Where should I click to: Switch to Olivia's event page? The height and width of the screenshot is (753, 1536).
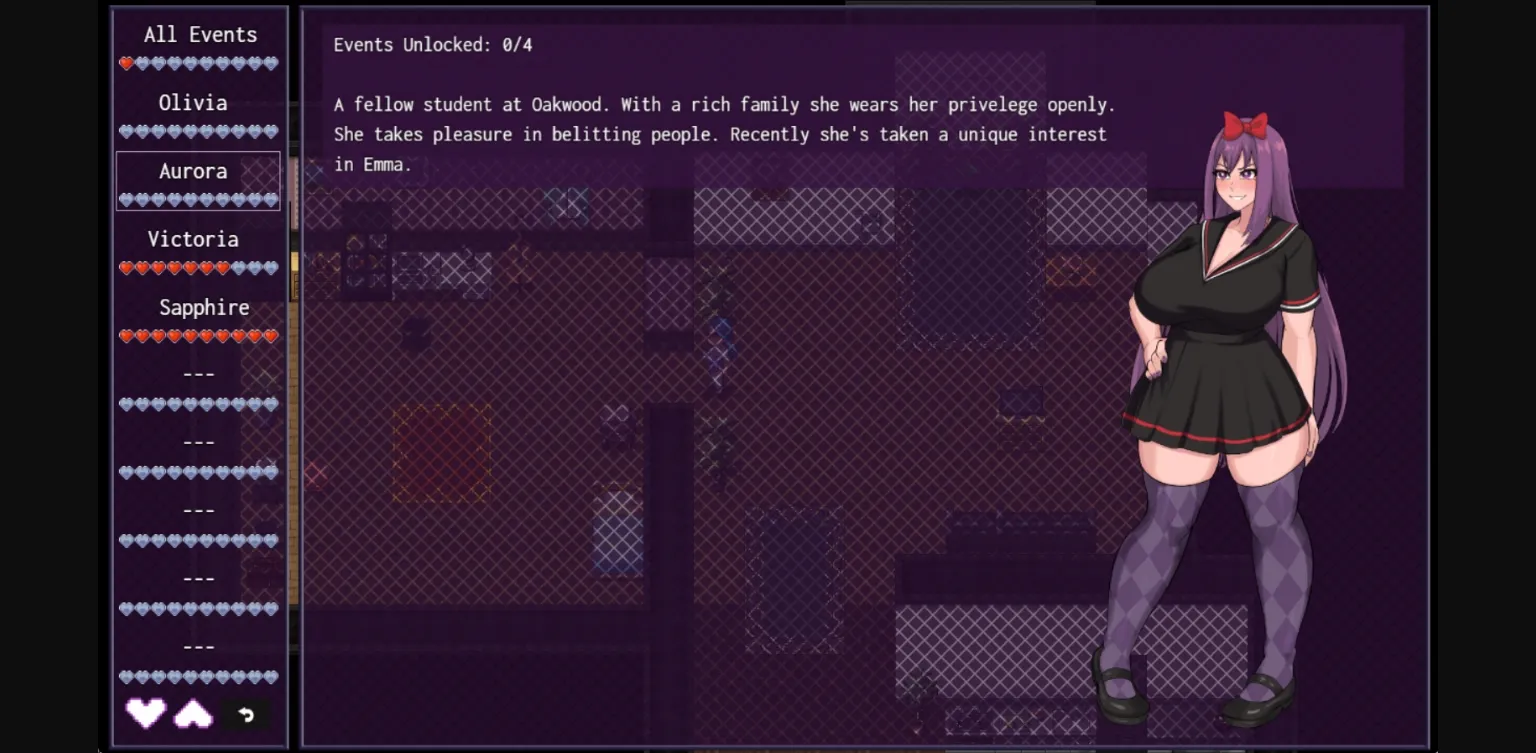coord(192,102)
